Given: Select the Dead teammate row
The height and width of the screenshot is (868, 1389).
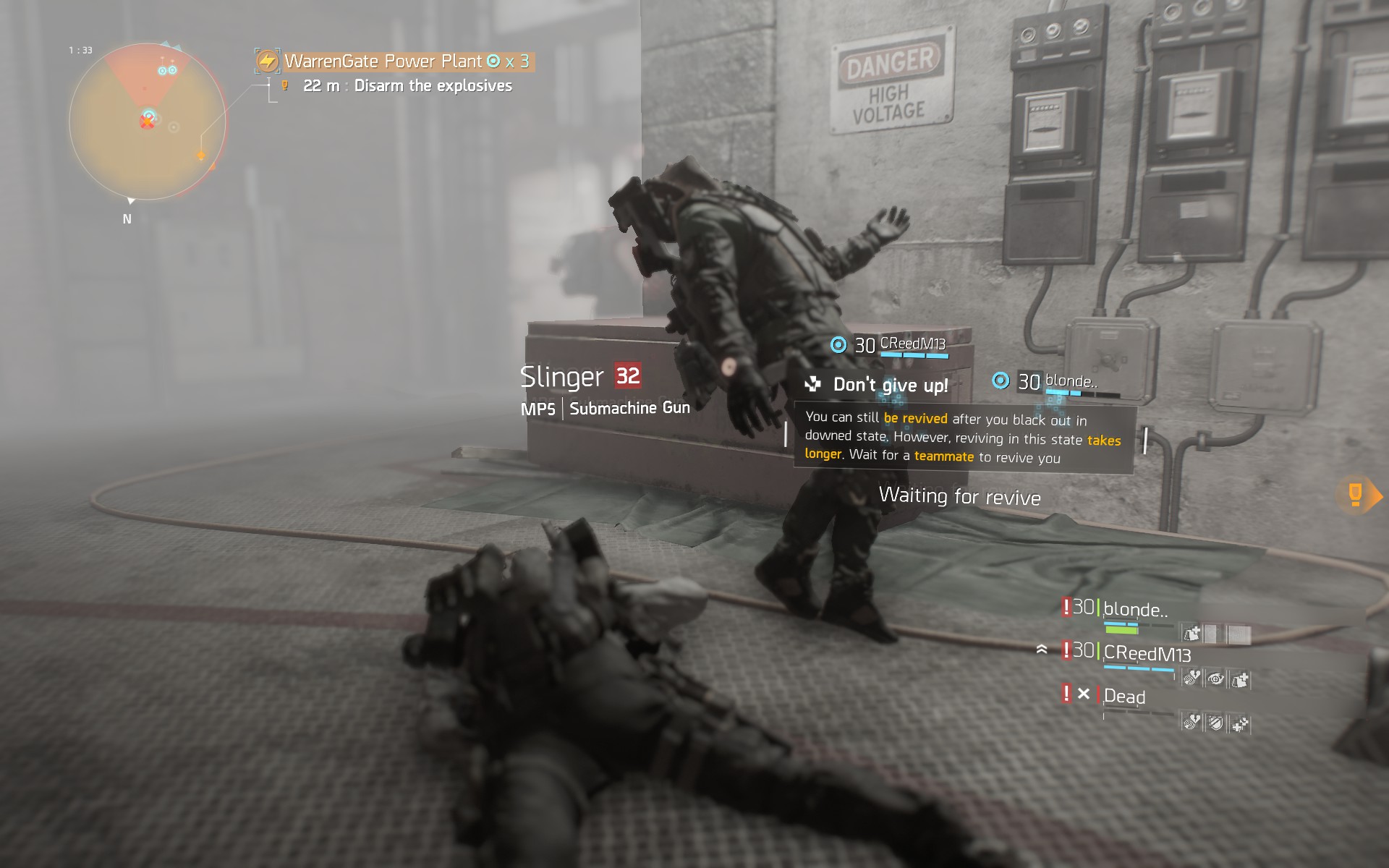Looking at the screenshot, I should tap(1124, 697).
